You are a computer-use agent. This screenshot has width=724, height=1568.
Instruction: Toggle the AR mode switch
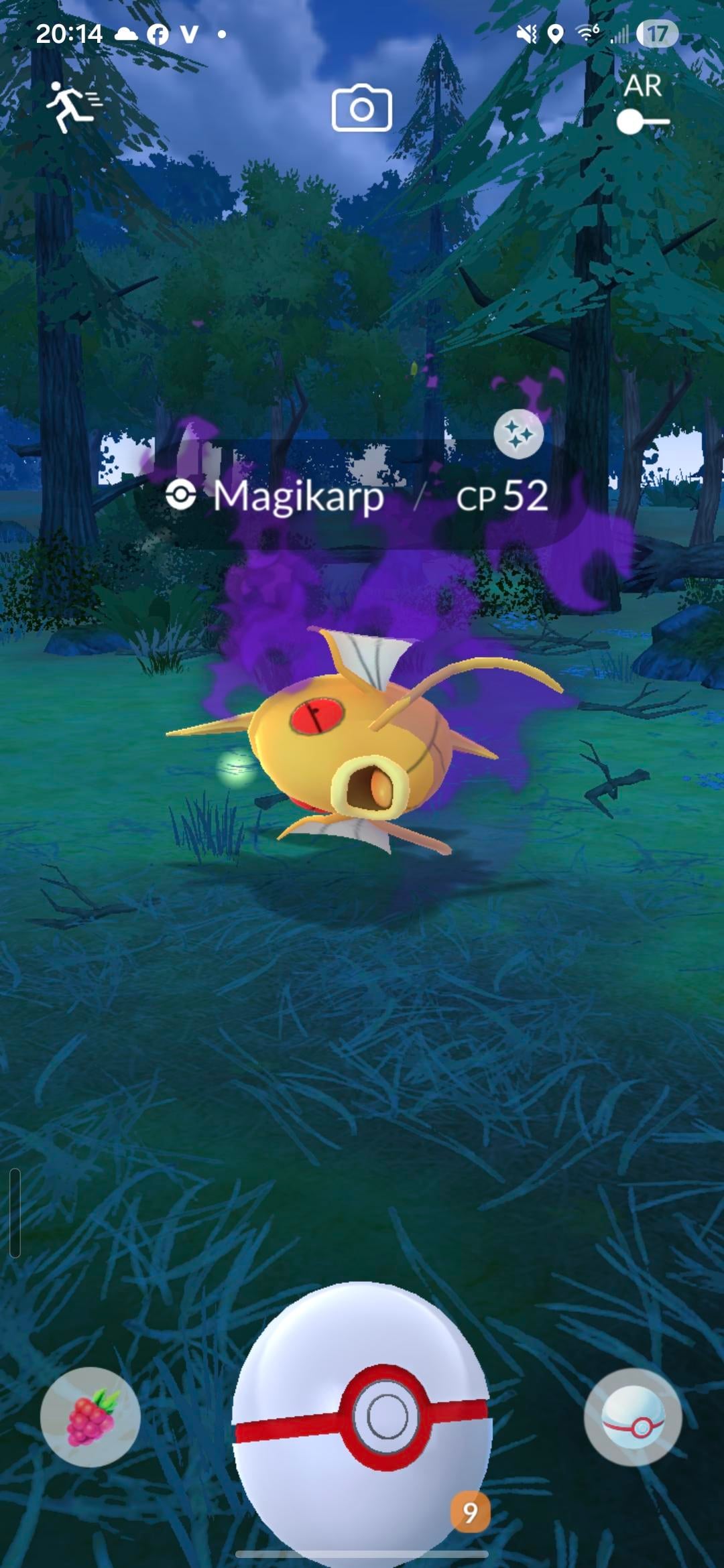pos(643,122)
